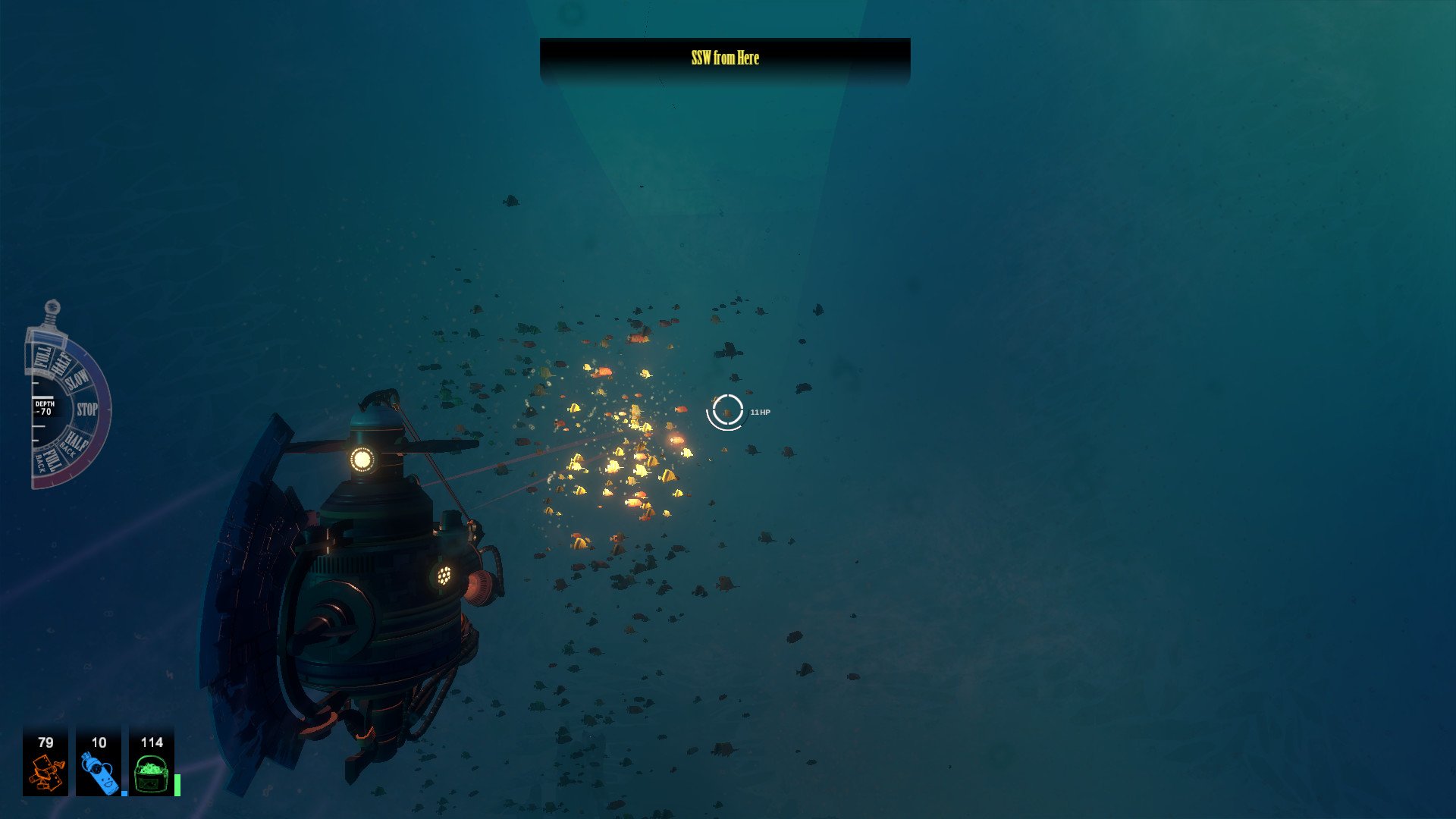Click the submarine's glowing headlamp
This screenshot has width=1456, height=819.
tap(362, 458)
